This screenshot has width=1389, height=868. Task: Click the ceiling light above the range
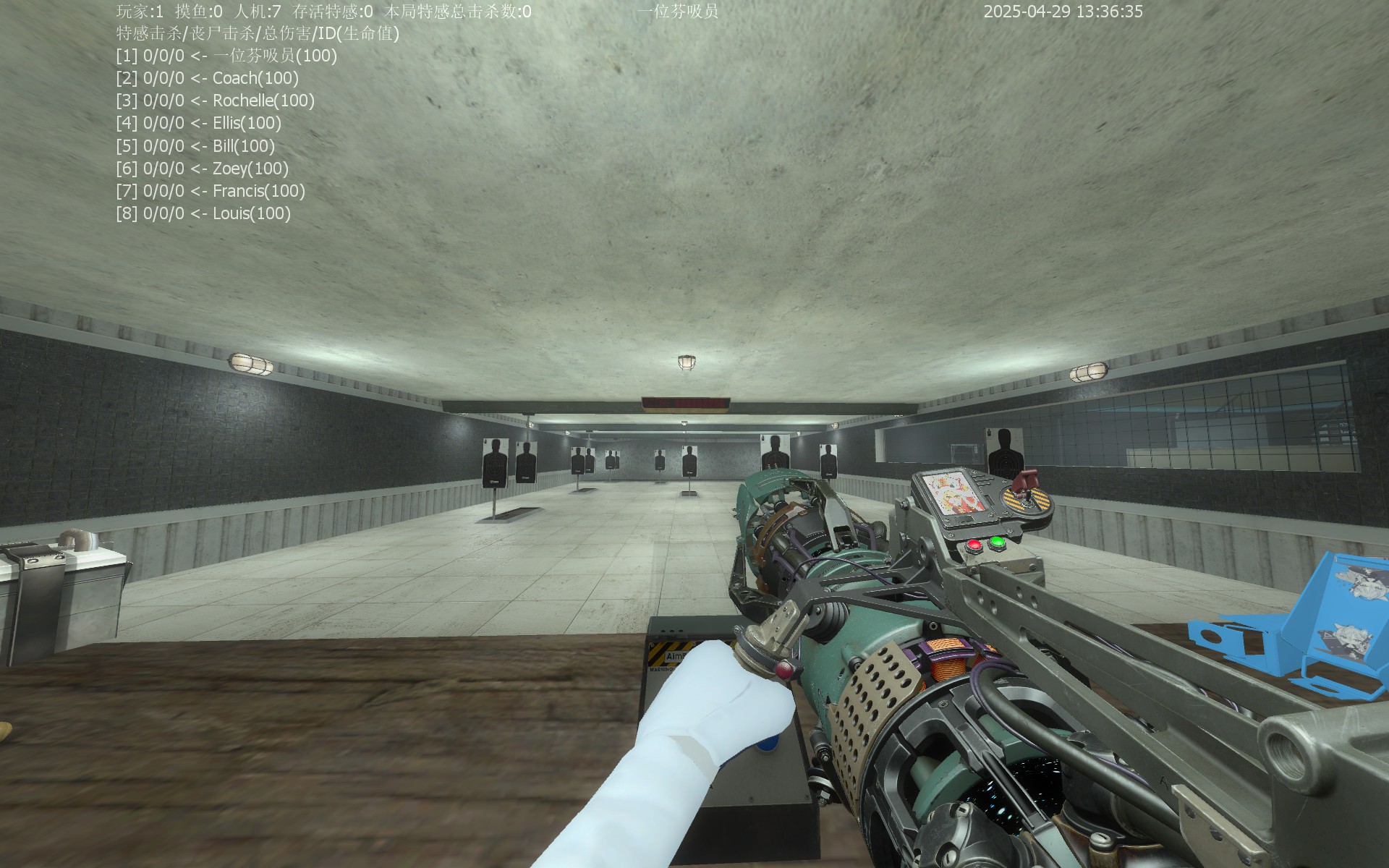click(687, 360)
